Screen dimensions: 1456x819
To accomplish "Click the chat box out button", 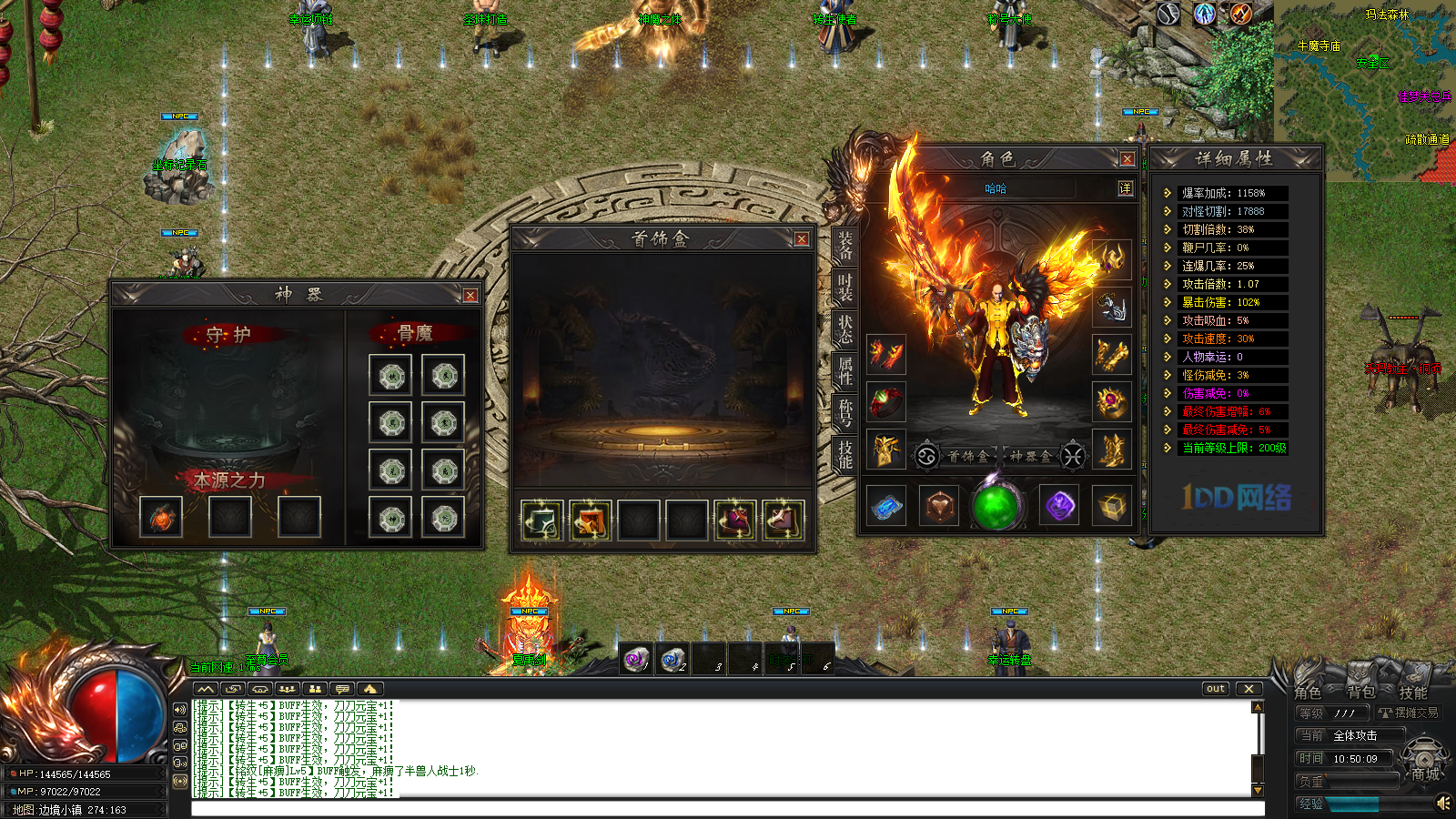I will (1216, 689).
